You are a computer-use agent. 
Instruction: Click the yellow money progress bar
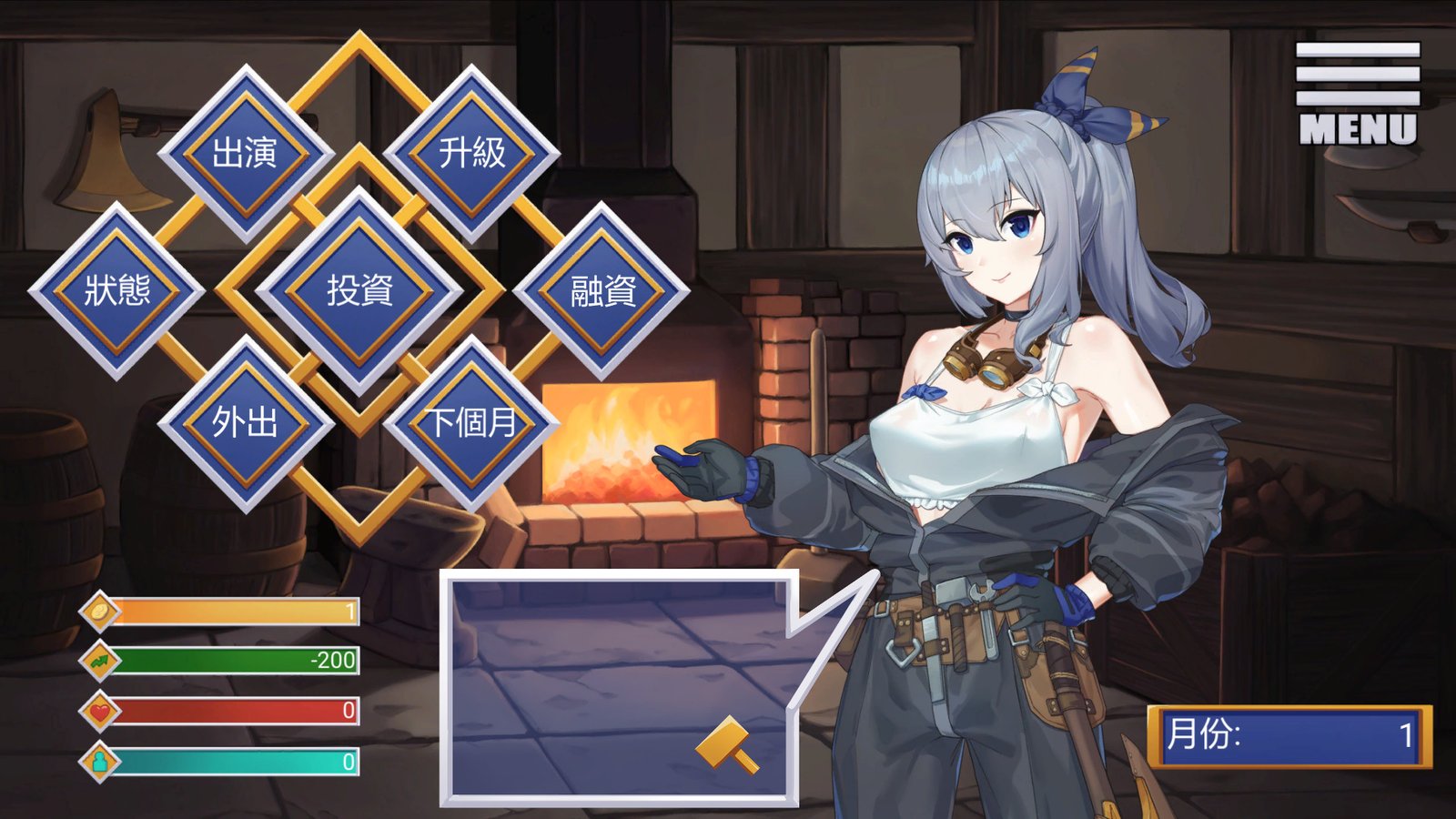click(237, 613)
